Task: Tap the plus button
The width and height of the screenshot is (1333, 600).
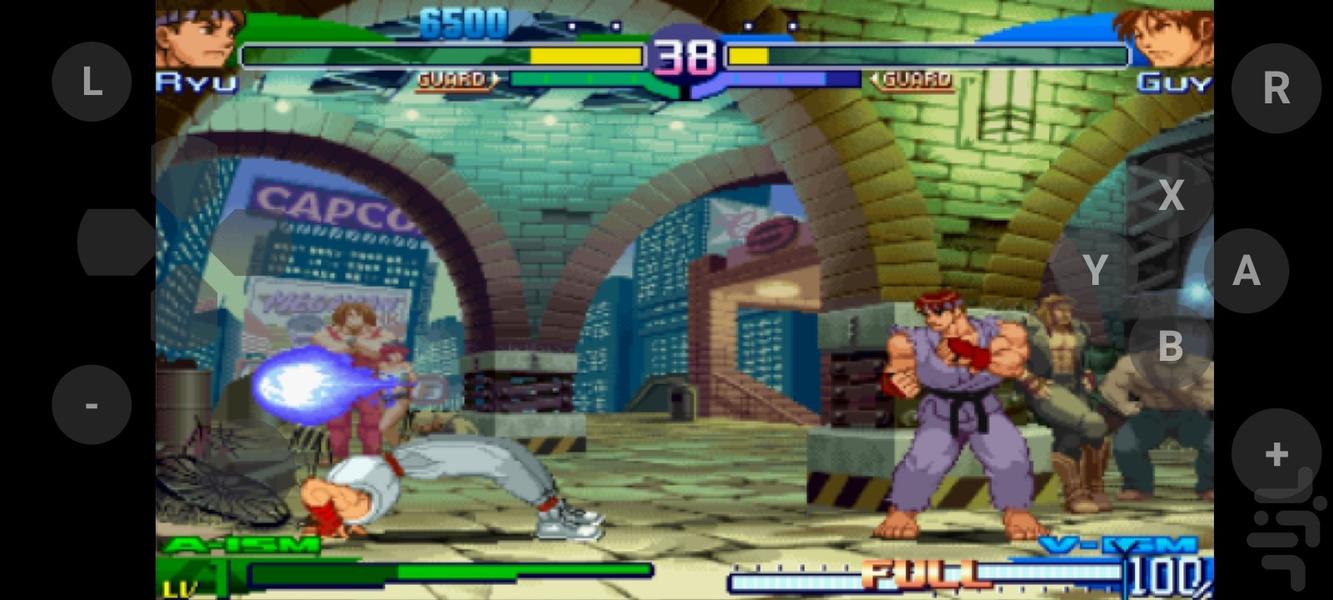Action: coord(1276,453)
